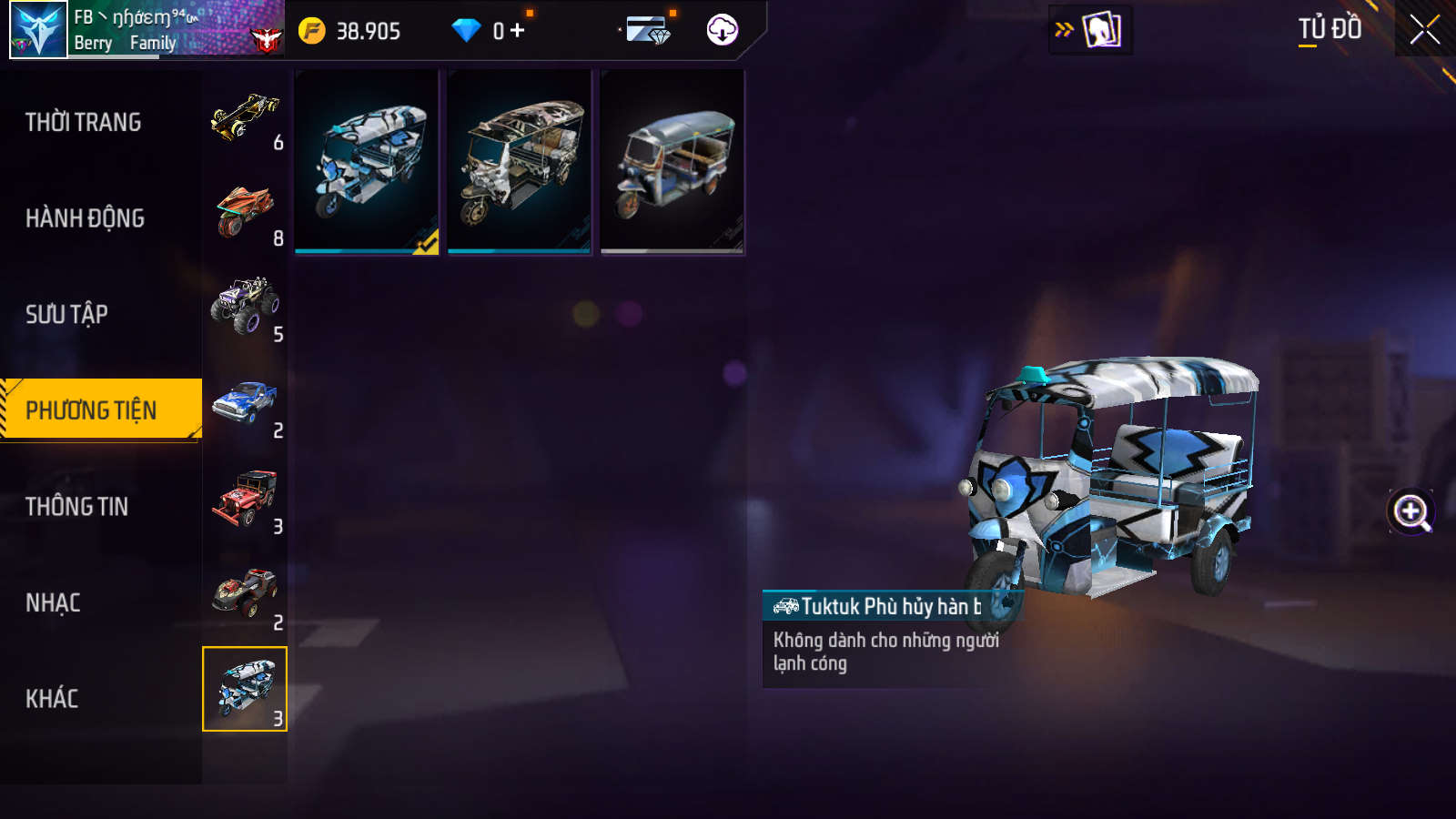Select the red sports car type
The image size is (1456, 819).
[x=245, y=595]
